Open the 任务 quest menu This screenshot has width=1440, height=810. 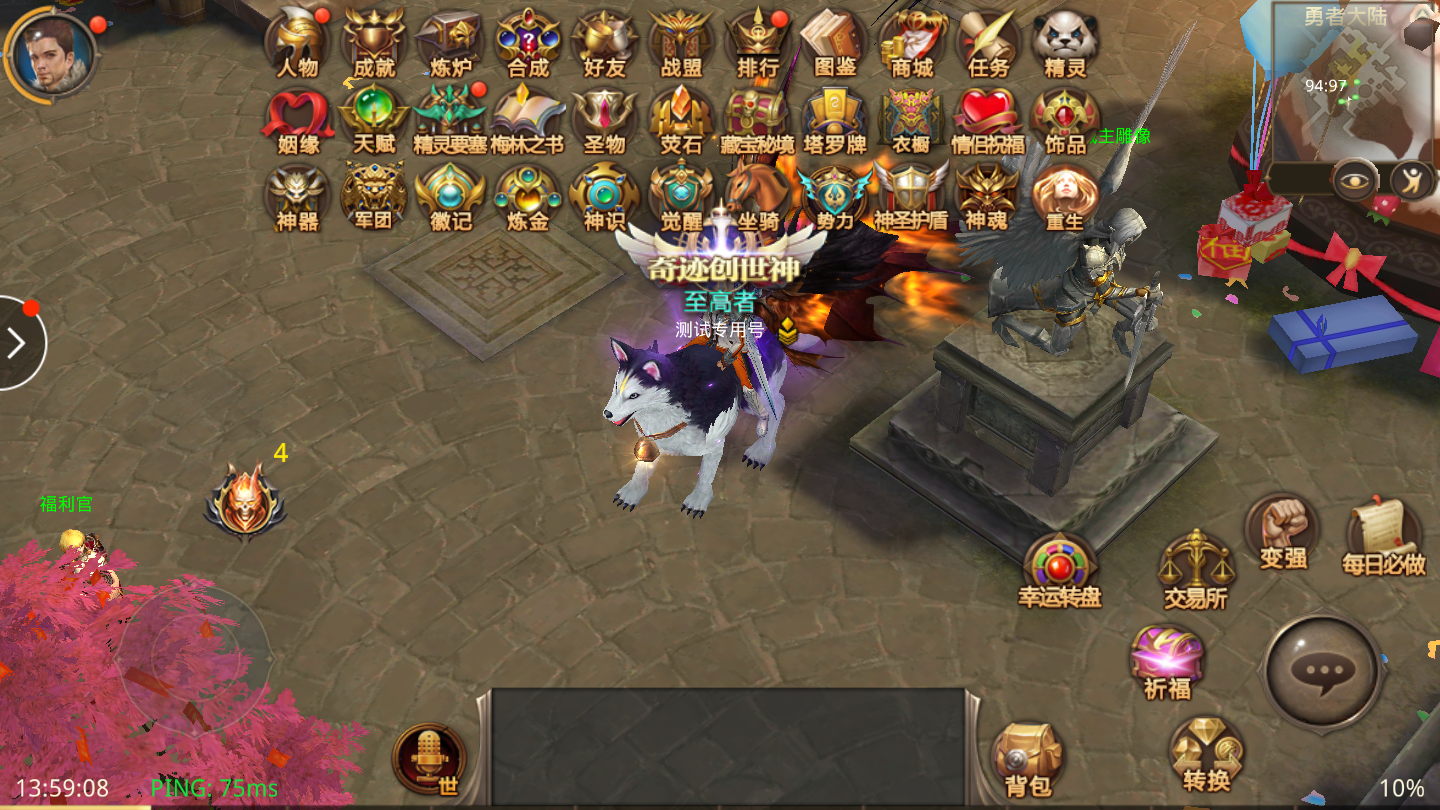pos(988,42)
